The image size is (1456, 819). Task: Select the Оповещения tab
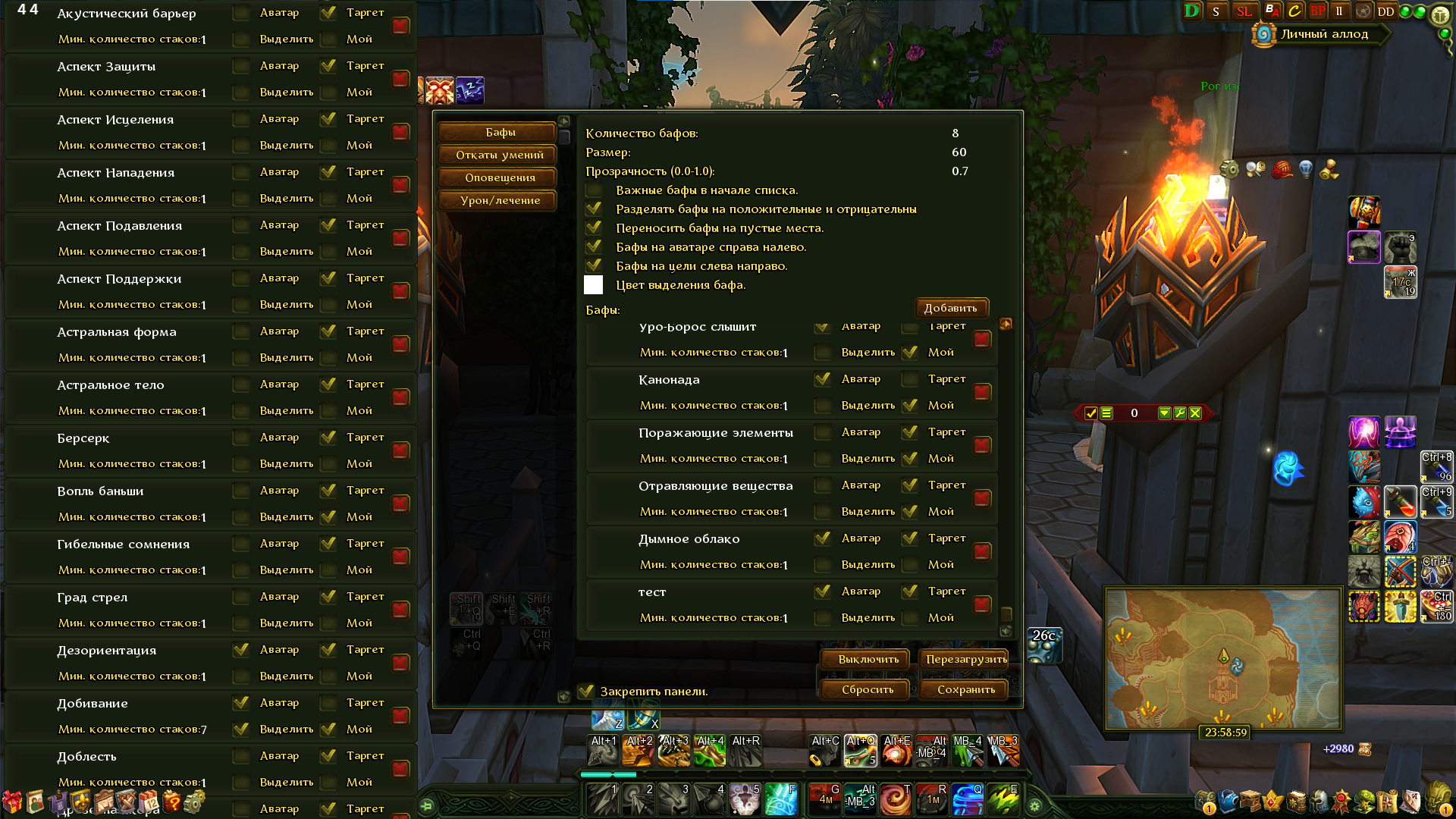pos(500,178)
